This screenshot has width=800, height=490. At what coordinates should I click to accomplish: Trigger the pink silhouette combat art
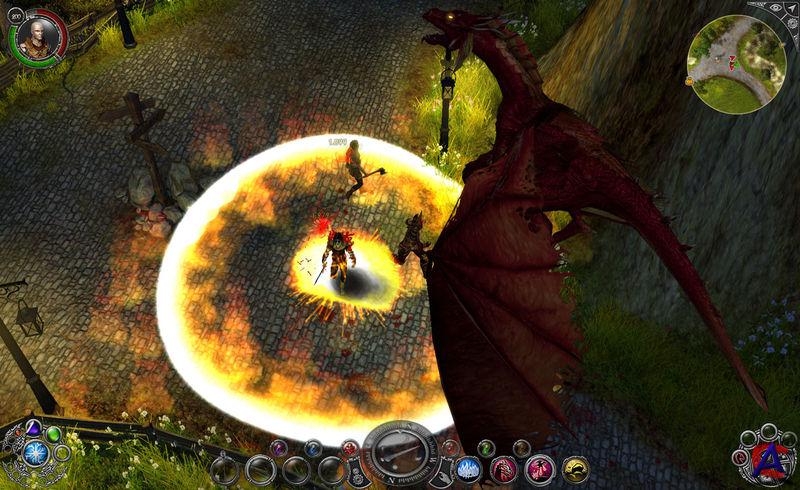click(x=539, y=469)
